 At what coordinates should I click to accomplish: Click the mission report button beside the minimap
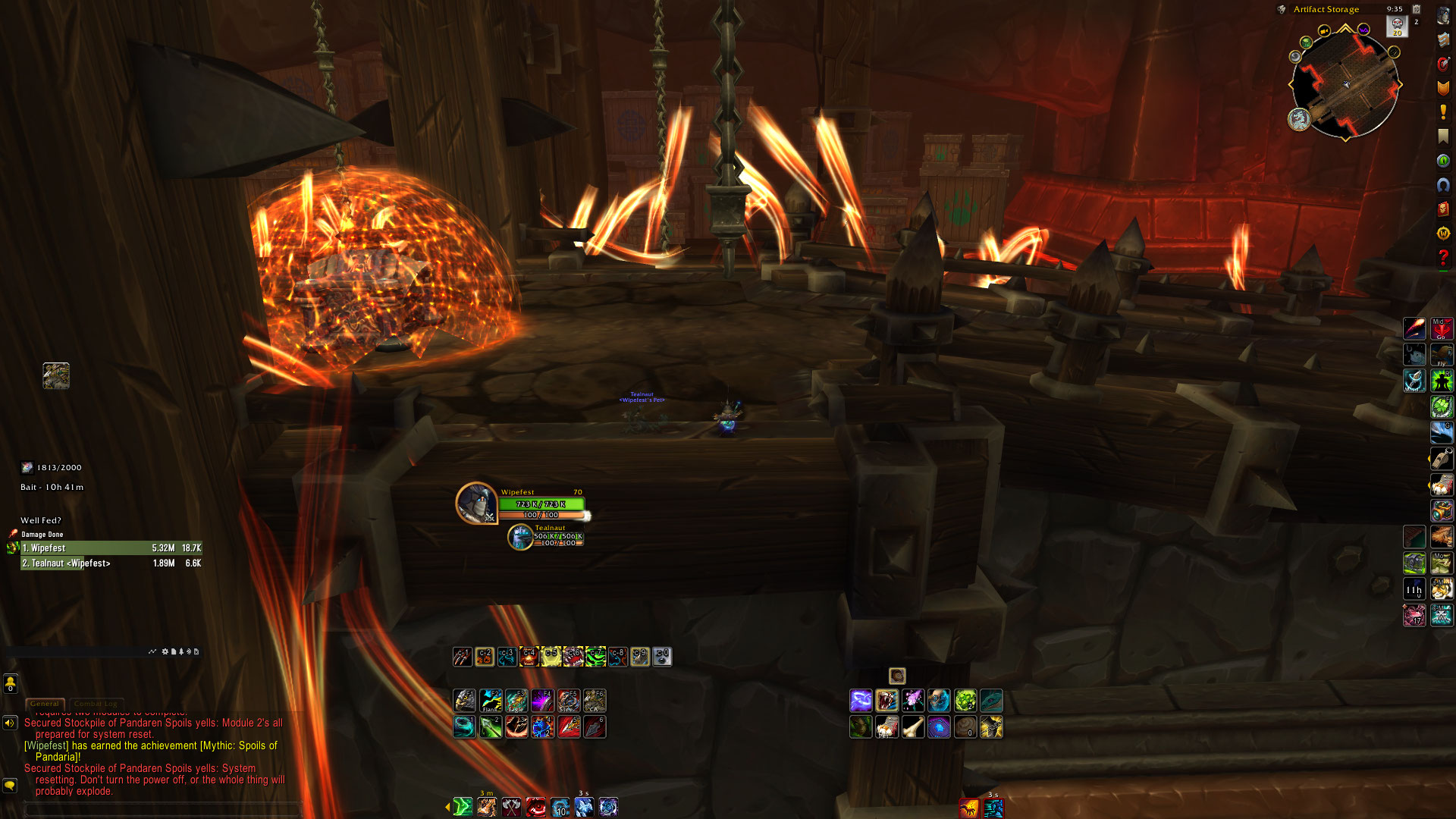pyautogui.click(x=1299, y=119)
